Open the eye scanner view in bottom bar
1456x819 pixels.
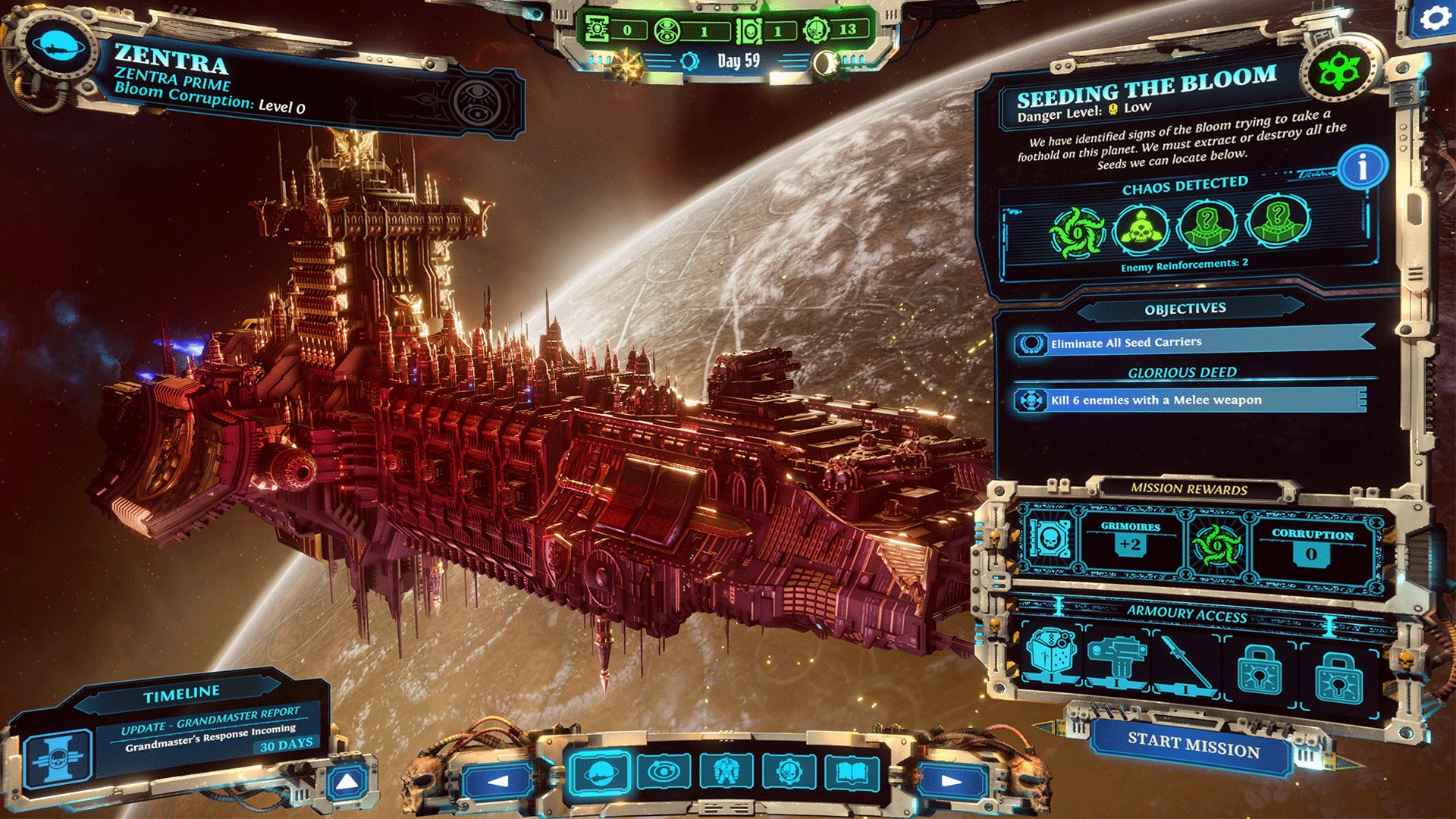pos(663,773)
